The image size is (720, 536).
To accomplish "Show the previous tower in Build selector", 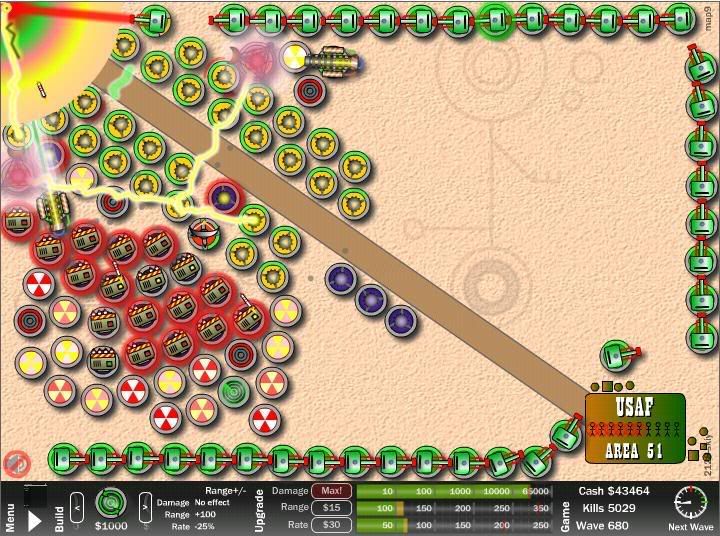I will [76, 501].
